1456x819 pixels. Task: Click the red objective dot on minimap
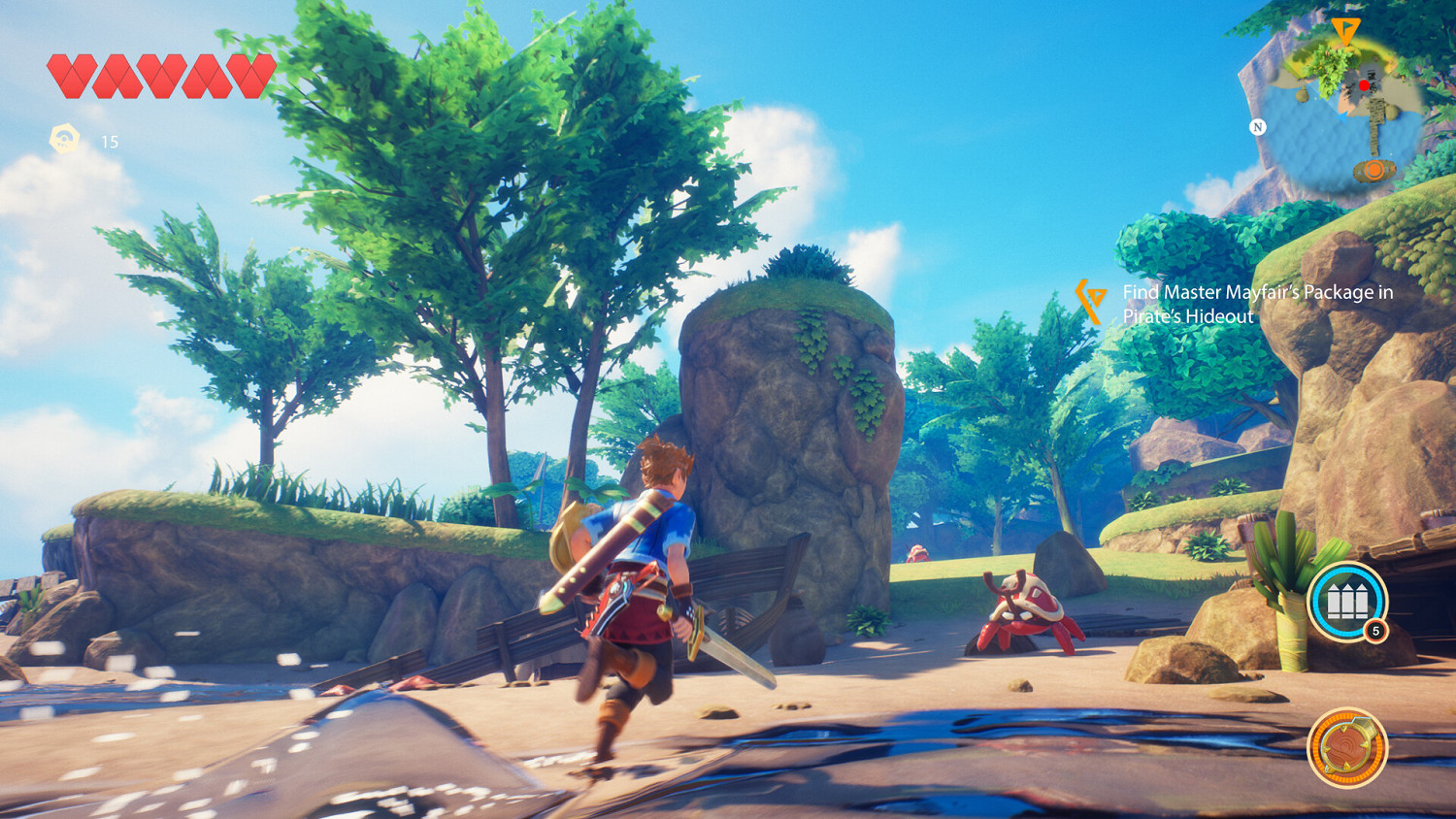(1364, 85)
